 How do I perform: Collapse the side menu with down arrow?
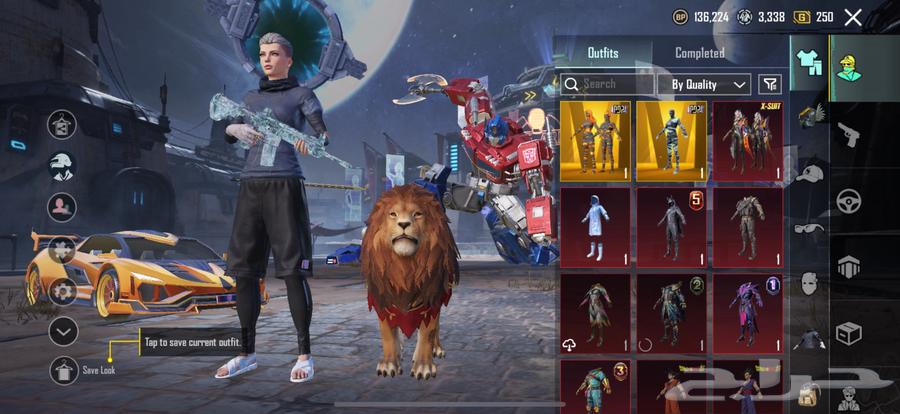pyautogui.click(x=63, y=330)
